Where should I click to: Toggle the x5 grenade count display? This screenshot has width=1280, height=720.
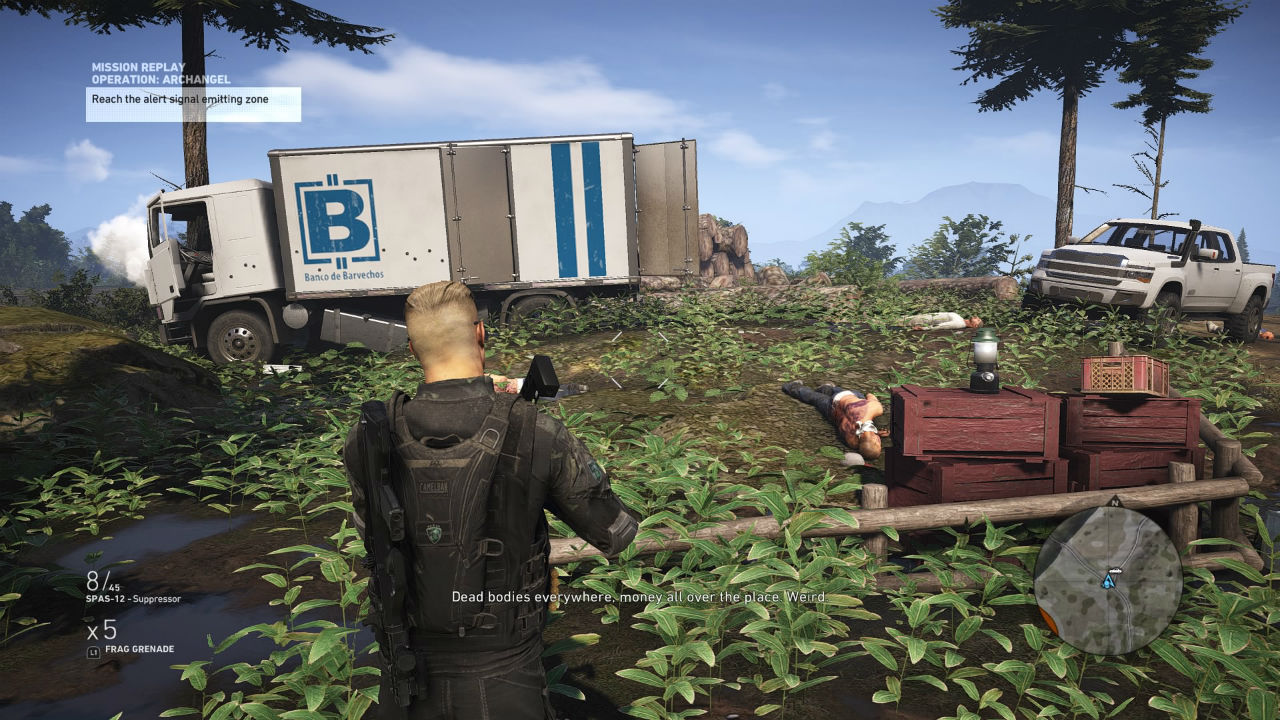point(102,630)
